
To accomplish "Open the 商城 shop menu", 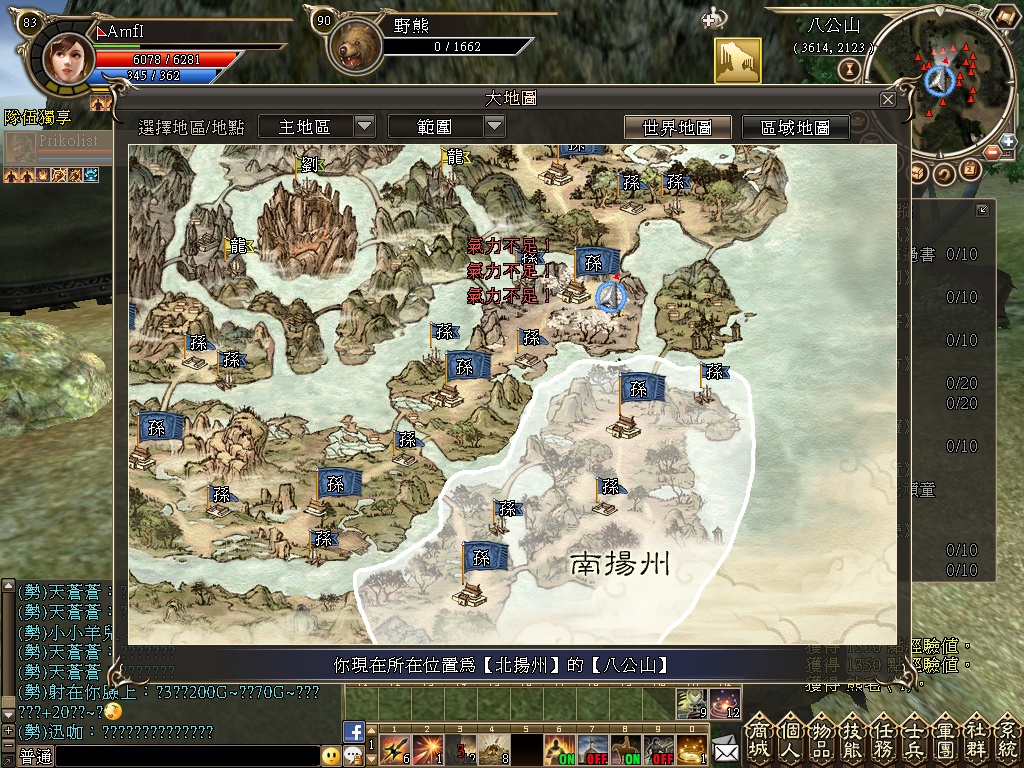I will [x=759, y=739].
